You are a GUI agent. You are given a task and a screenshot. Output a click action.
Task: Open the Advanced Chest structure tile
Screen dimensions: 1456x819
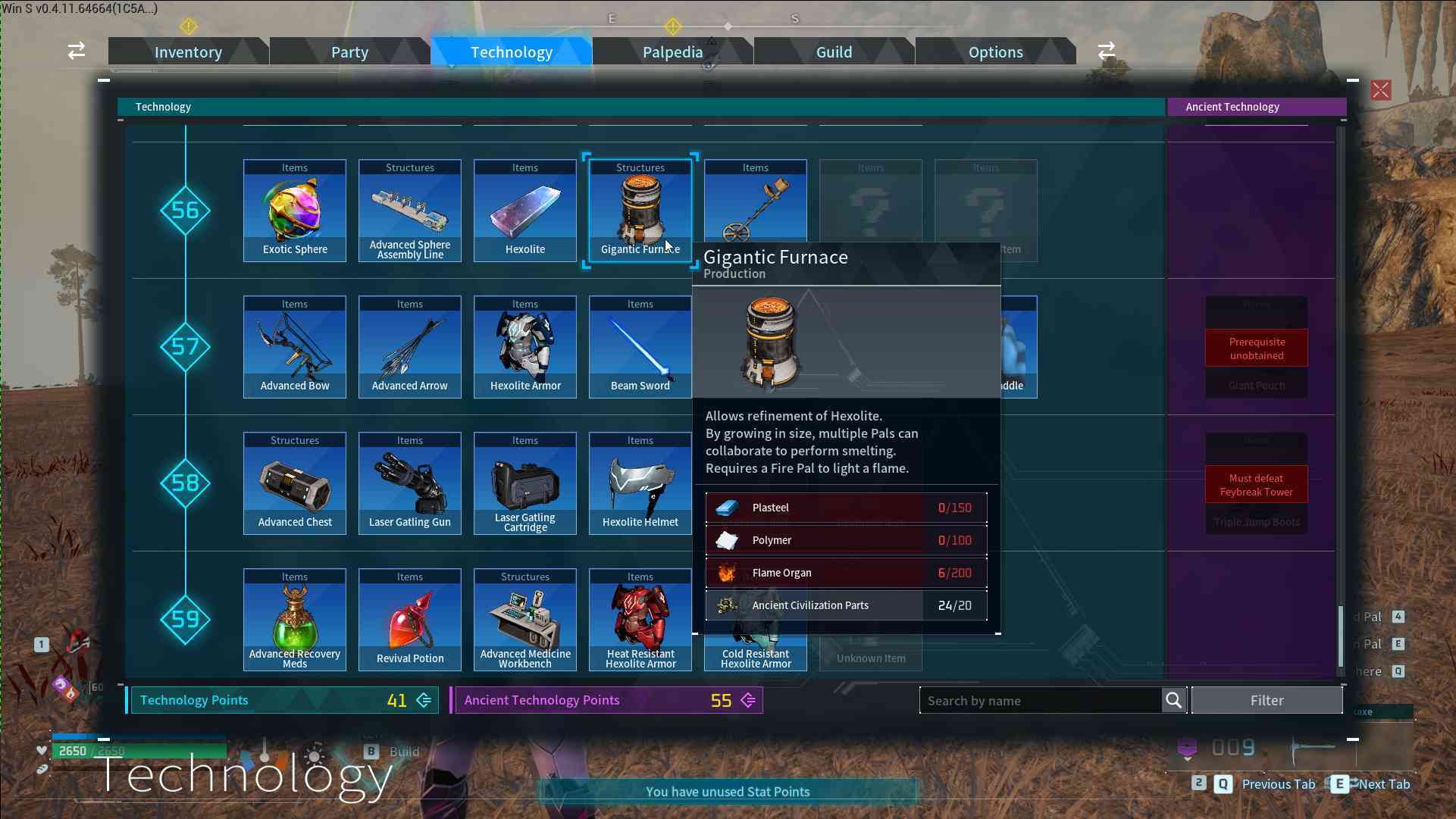pos(295,484)
